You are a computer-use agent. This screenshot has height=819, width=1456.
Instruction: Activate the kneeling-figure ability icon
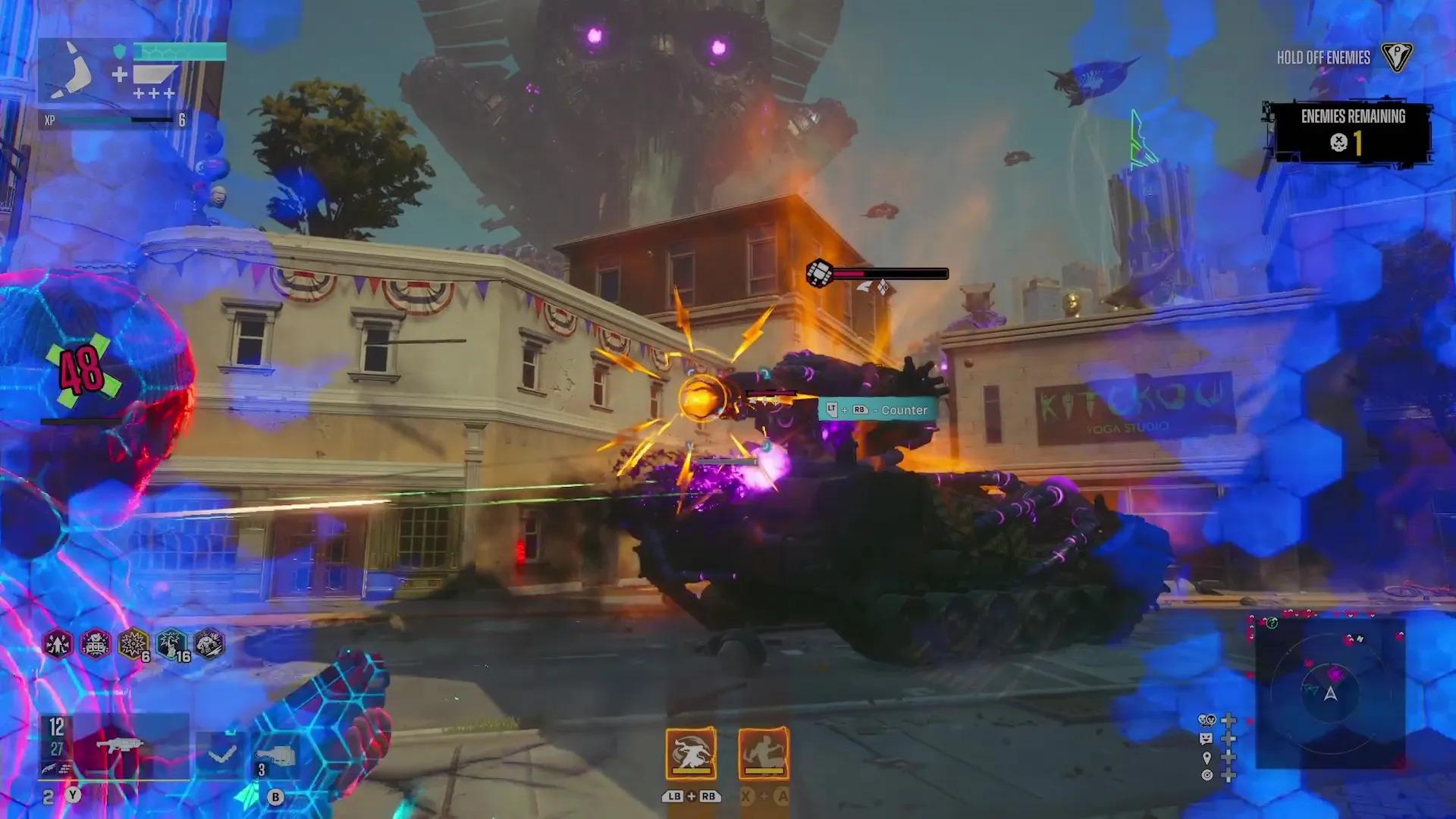pyautogui.click(x=764, y=754)
